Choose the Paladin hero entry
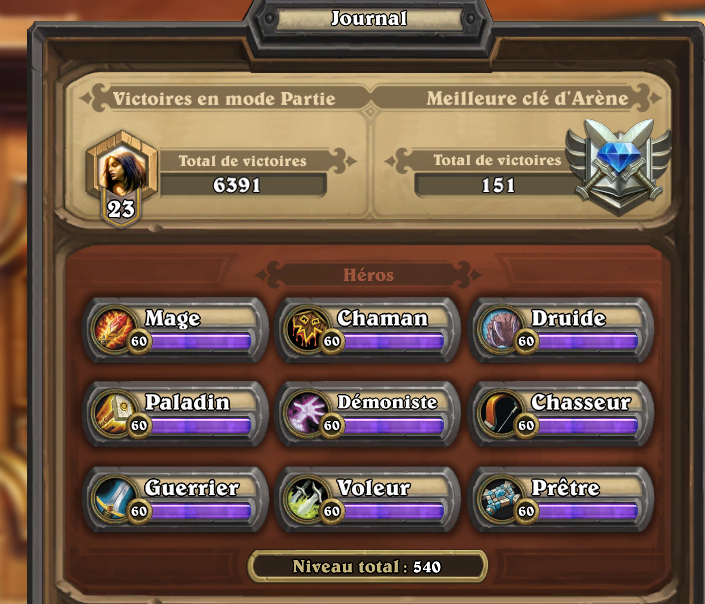Viewport: 705px width, 604px height. click(176, 413)
